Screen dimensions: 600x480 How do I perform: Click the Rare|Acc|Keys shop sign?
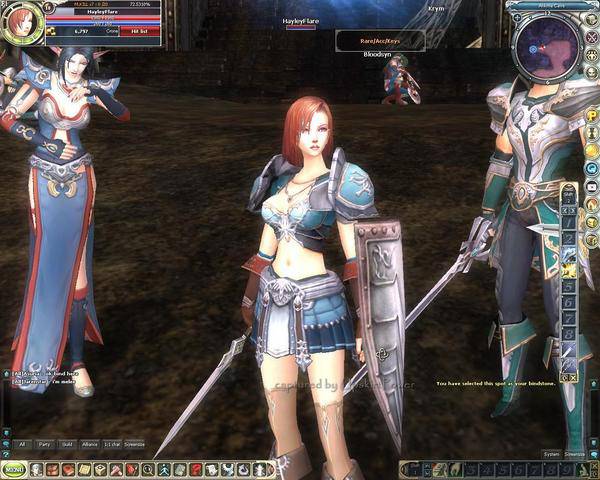tap(379, 39)
